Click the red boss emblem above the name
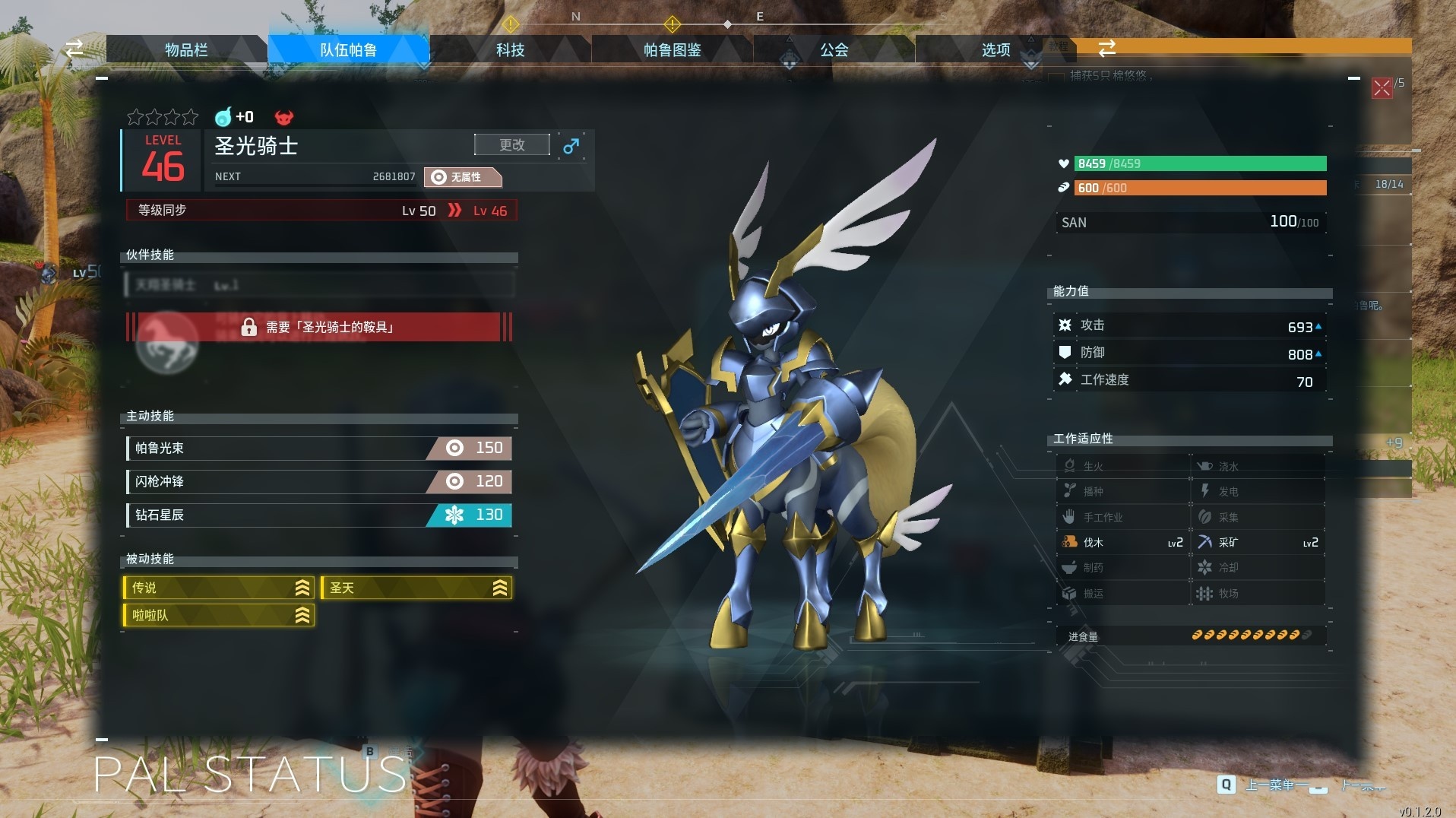This screenshot has width=1456, height=818. coord(284,117)
